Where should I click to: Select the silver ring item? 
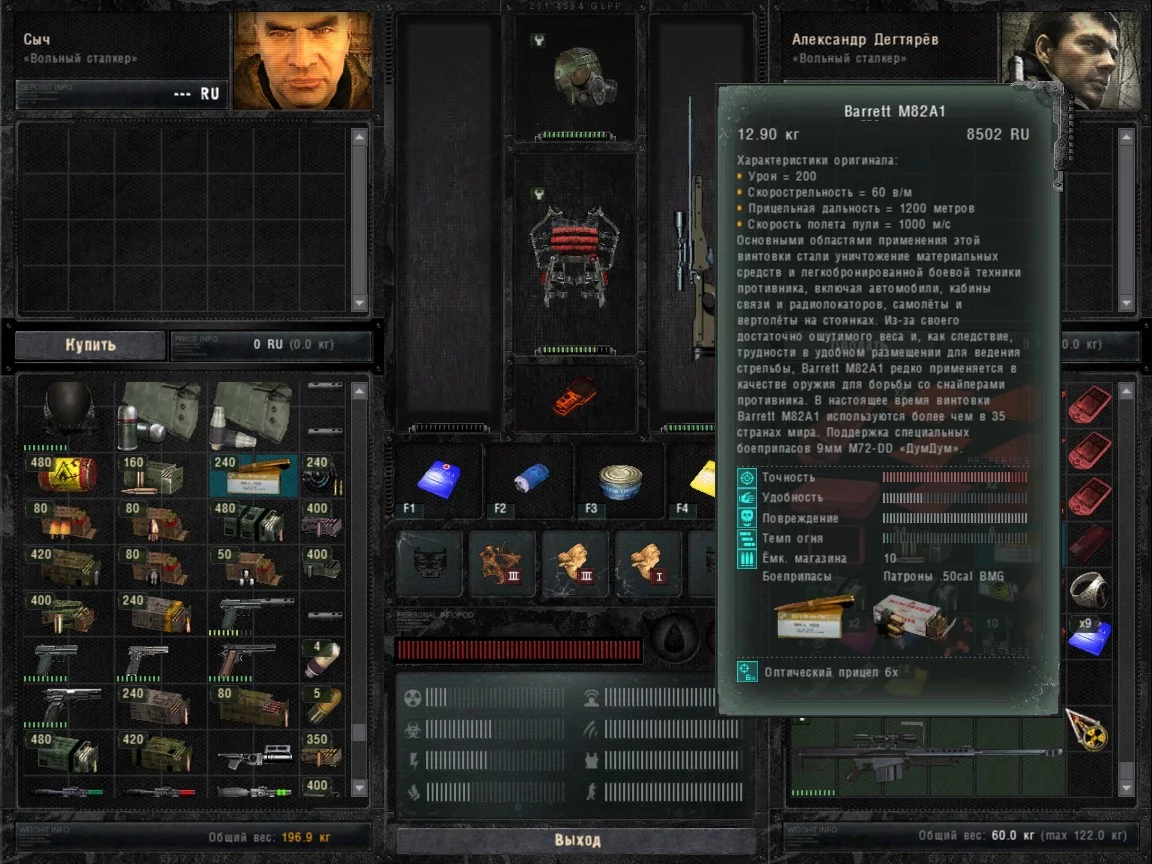coord(1090,590)
